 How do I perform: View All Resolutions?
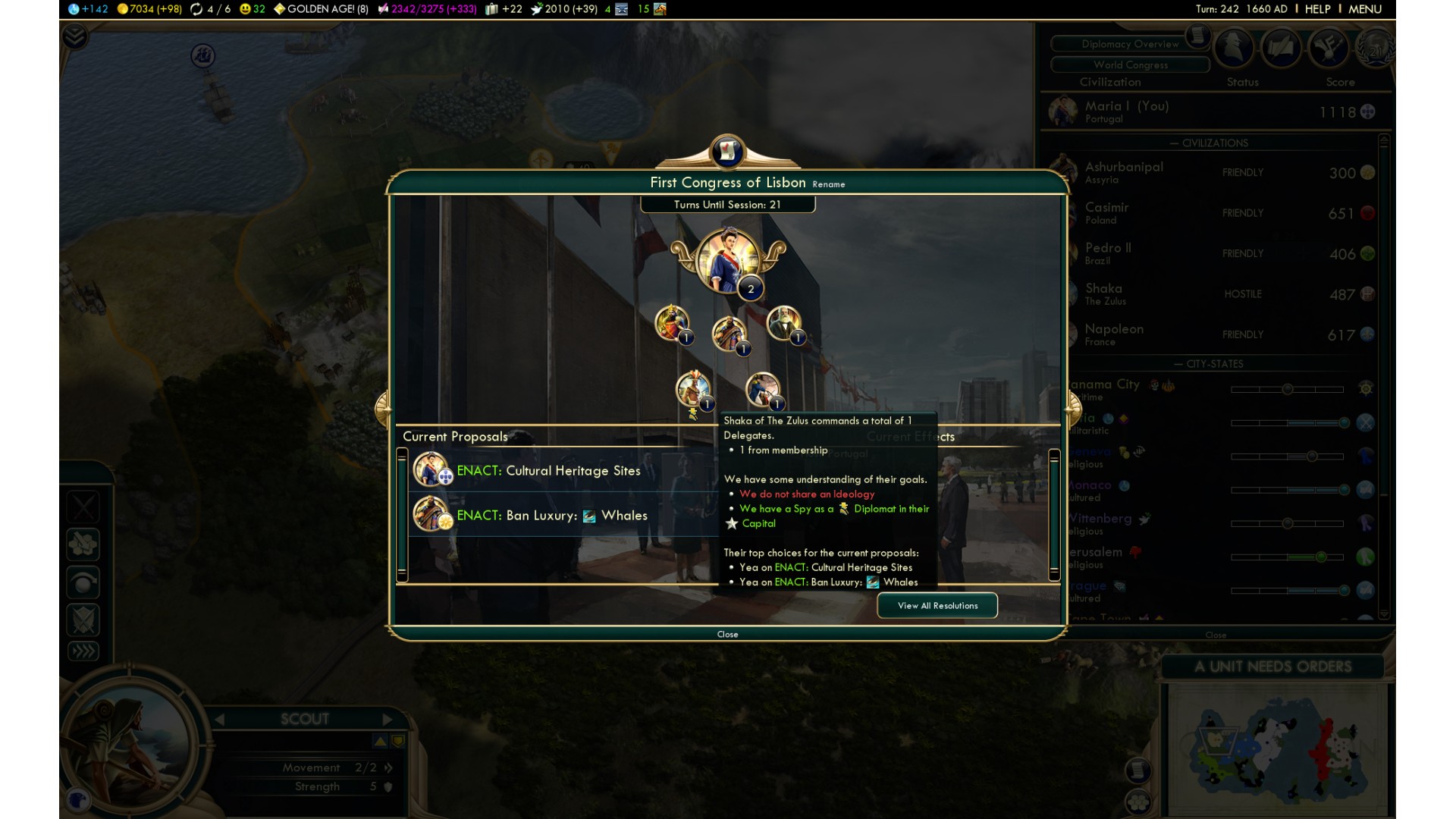click(x=937, y=605)
